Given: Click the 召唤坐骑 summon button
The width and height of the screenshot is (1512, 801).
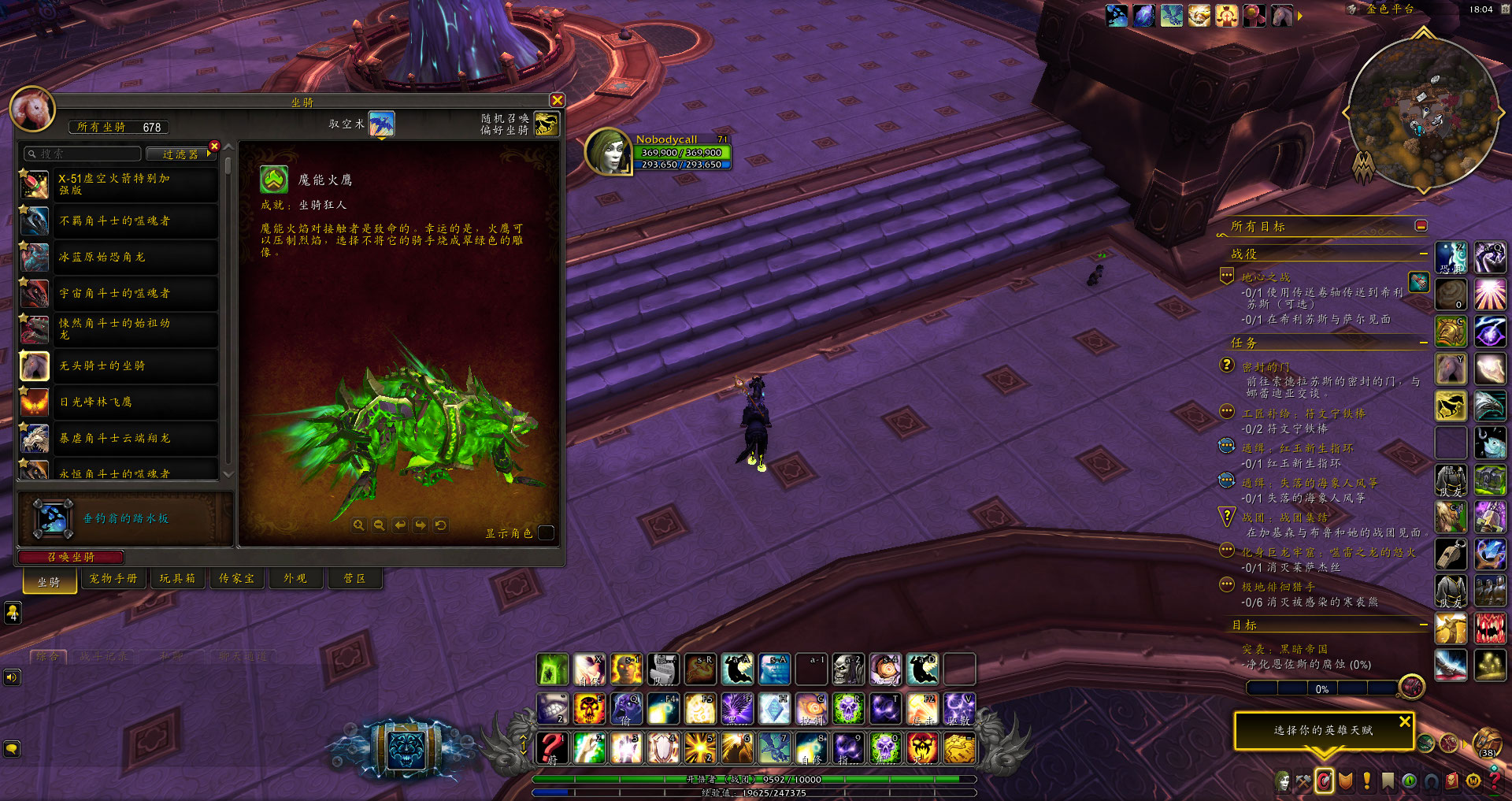Looking at the screenshot, I should (x=71, y=557).
